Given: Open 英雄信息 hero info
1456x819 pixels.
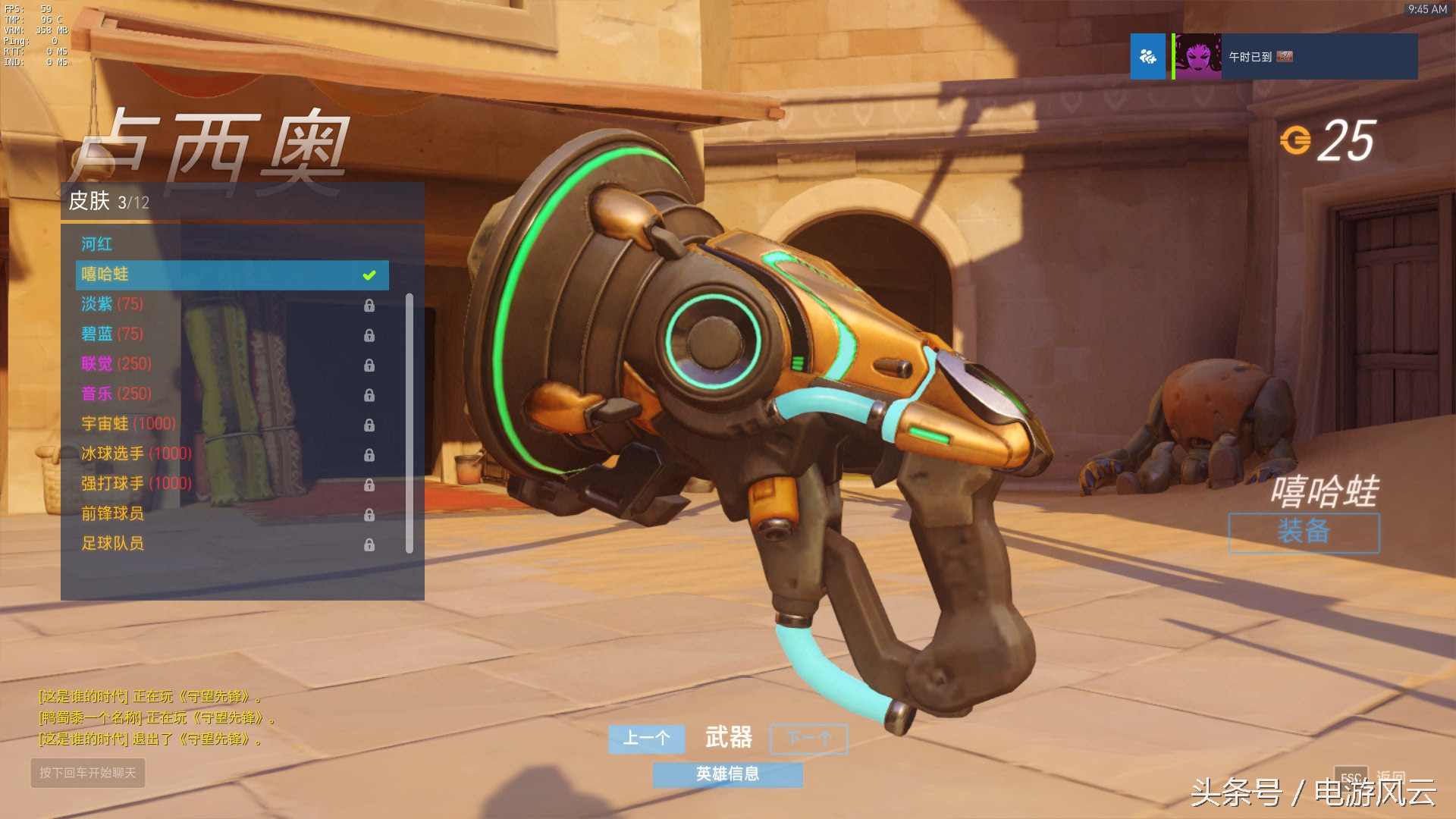Looking at the screenshot, I should tap(727, 774).
